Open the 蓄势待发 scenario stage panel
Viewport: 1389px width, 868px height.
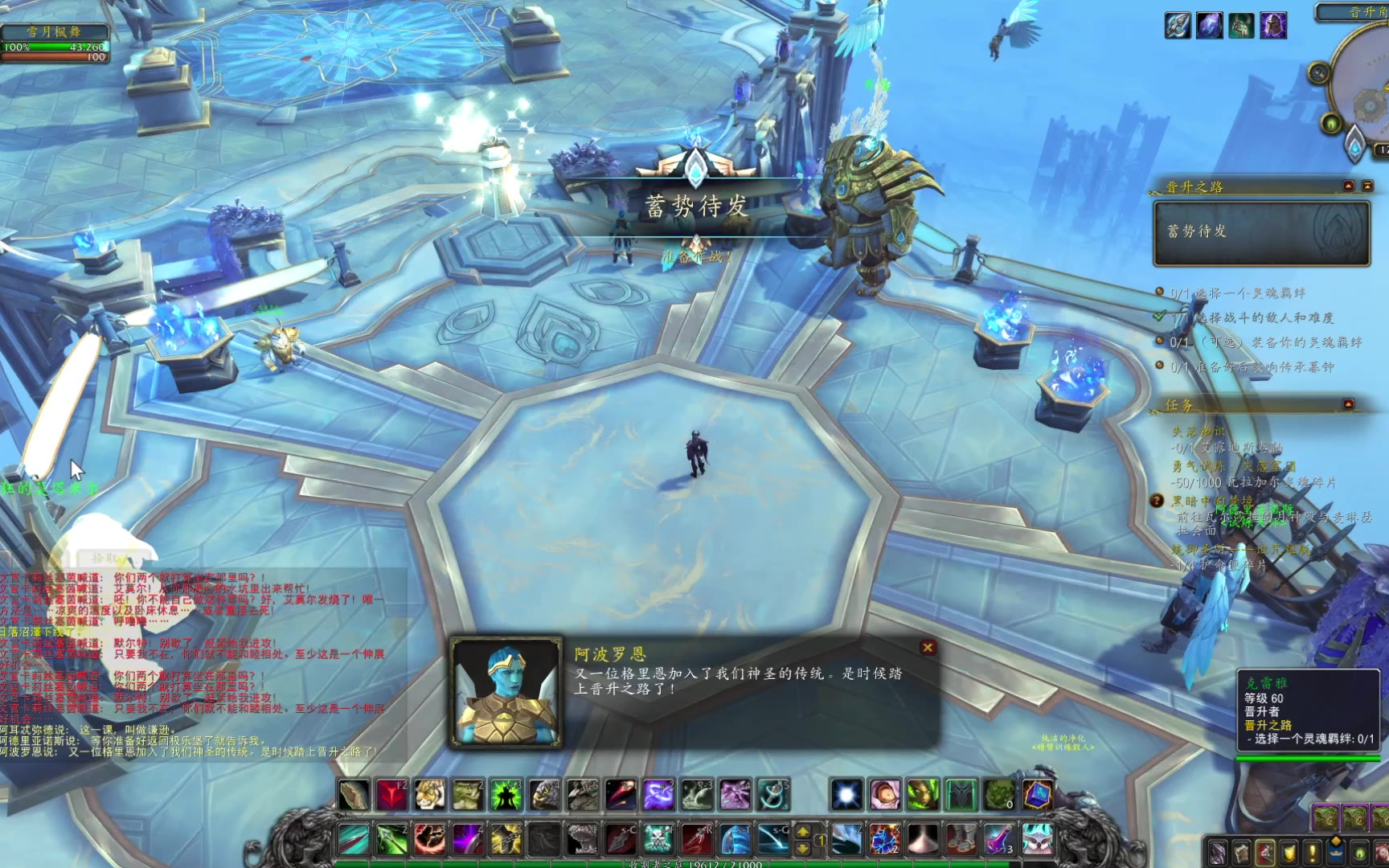coord(1261,233)
